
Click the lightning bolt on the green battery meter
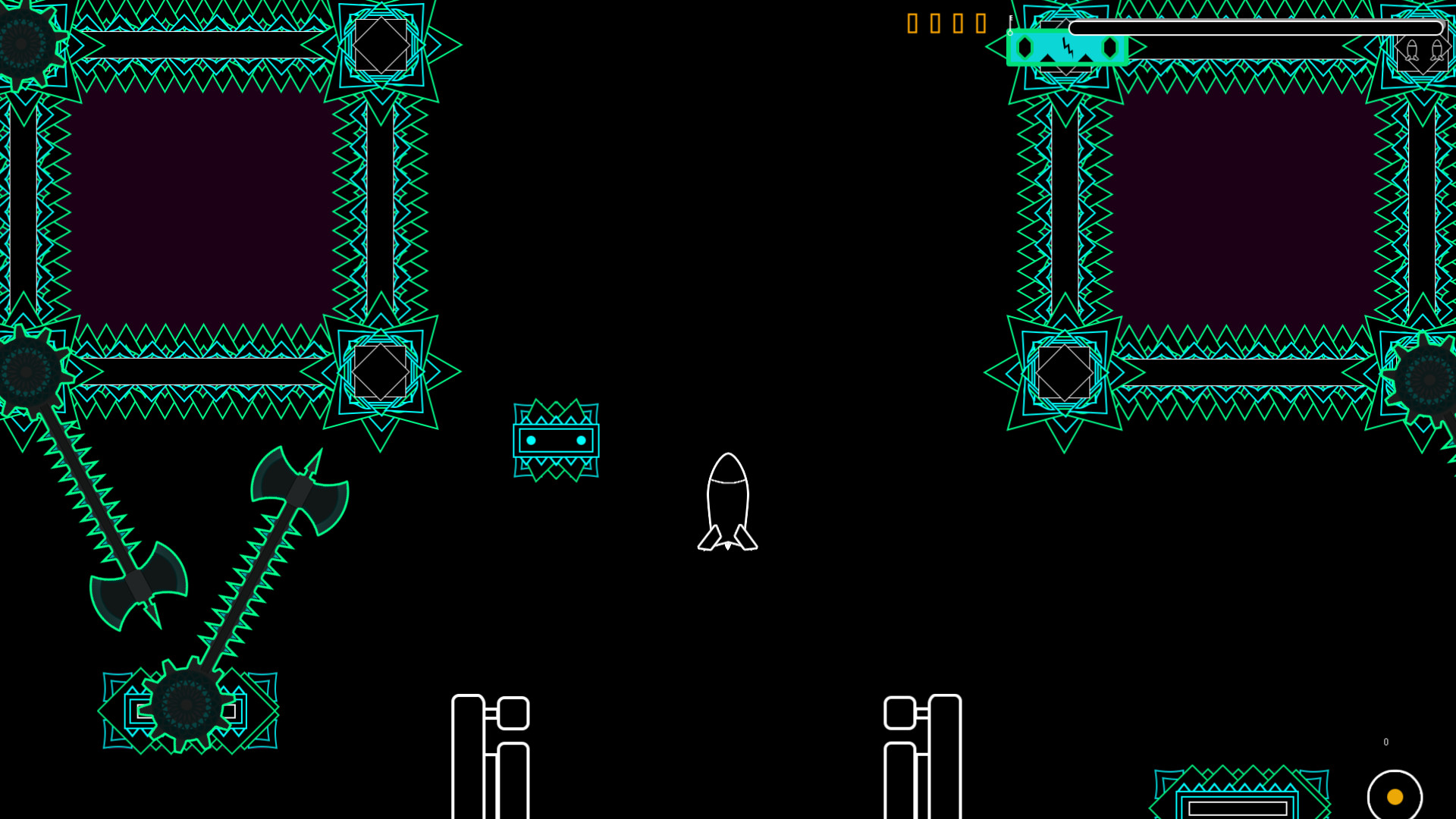pyautogui.click(x=1068, y=48)
